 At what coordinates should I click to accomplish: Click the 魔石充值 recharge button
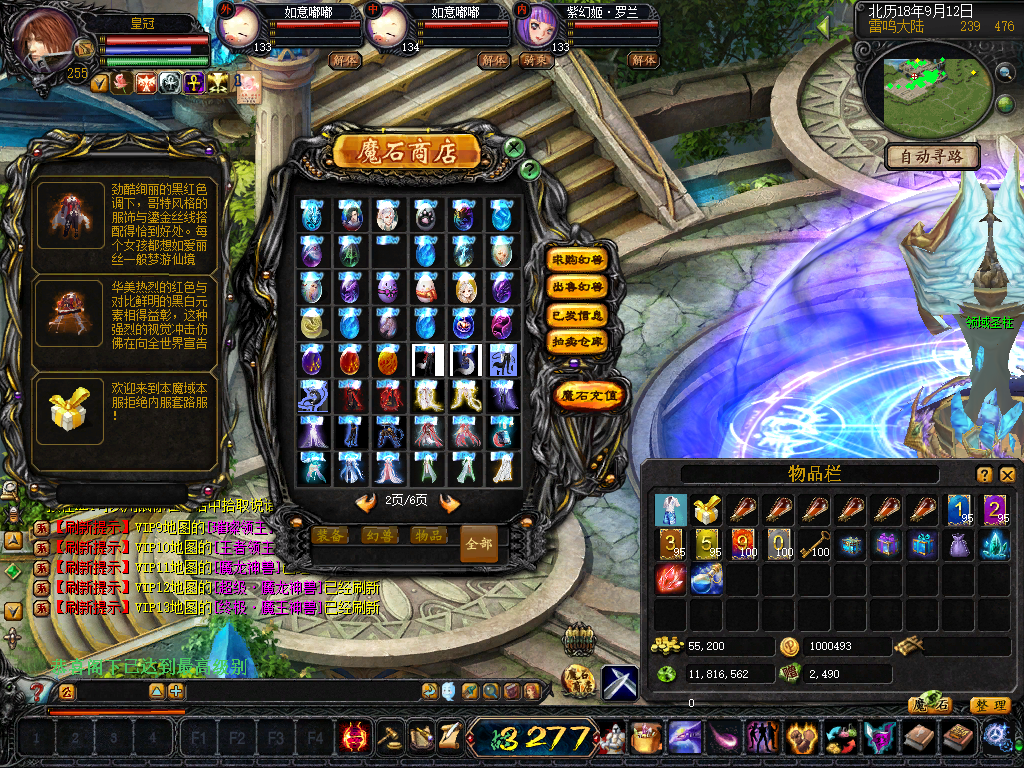click(590, 395)
